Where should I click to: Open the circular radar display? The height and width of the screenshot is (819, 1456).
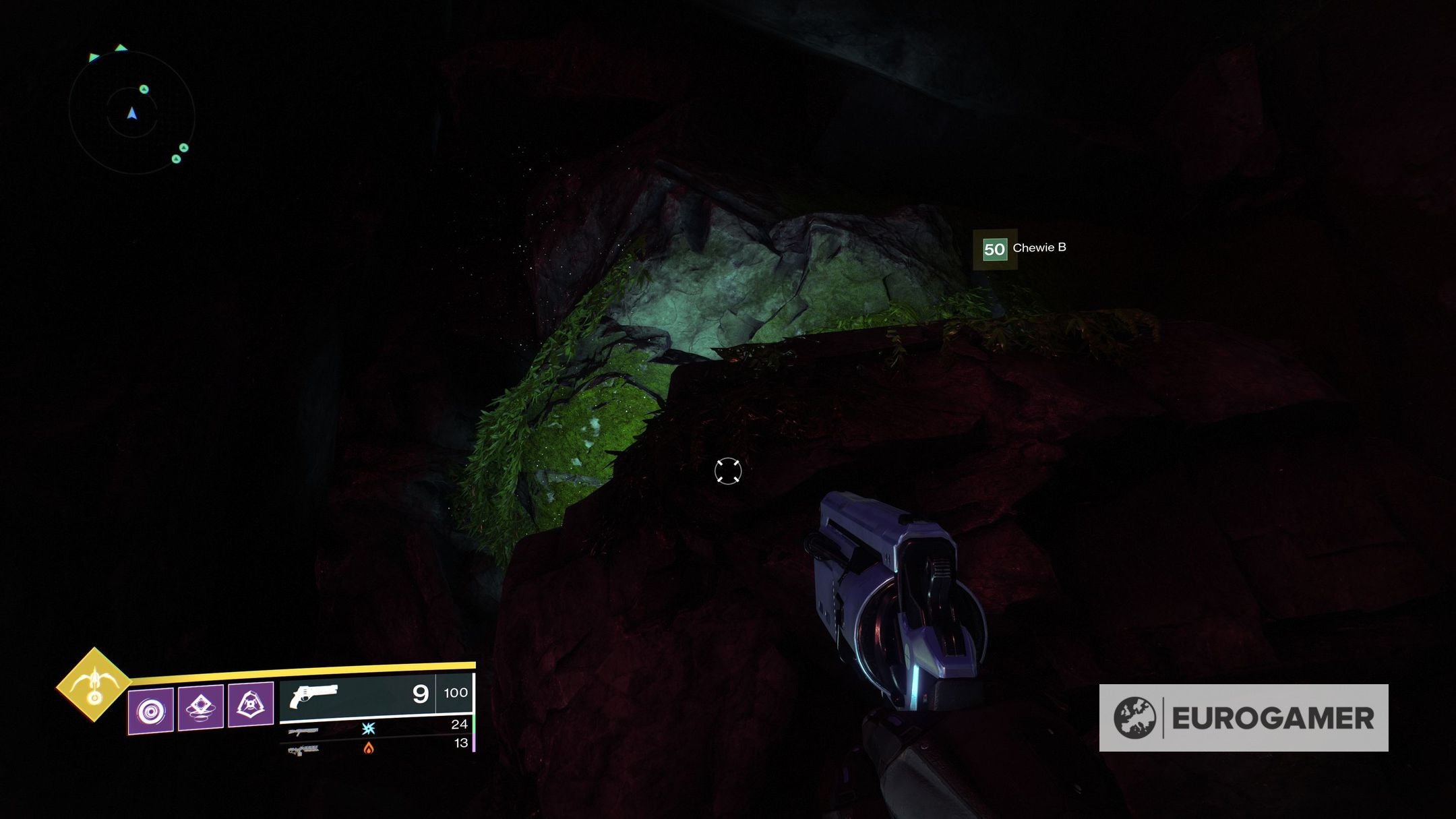132,113
